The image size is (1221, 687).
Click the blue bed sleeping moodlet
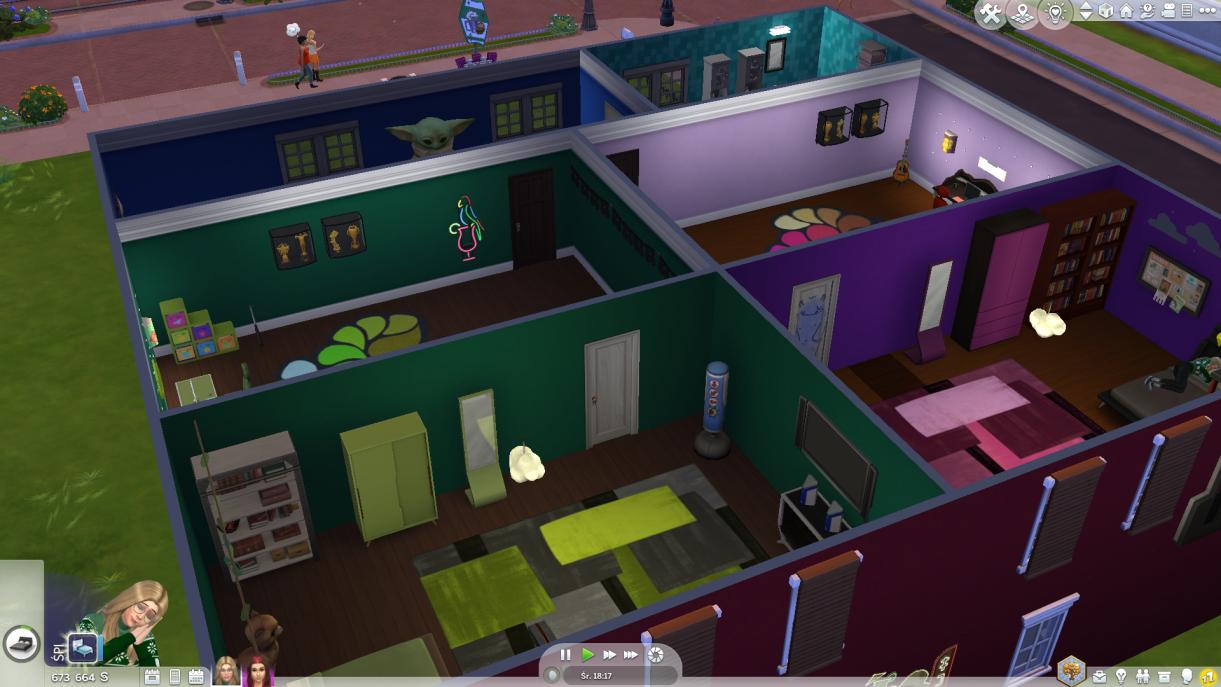(83, 648)
